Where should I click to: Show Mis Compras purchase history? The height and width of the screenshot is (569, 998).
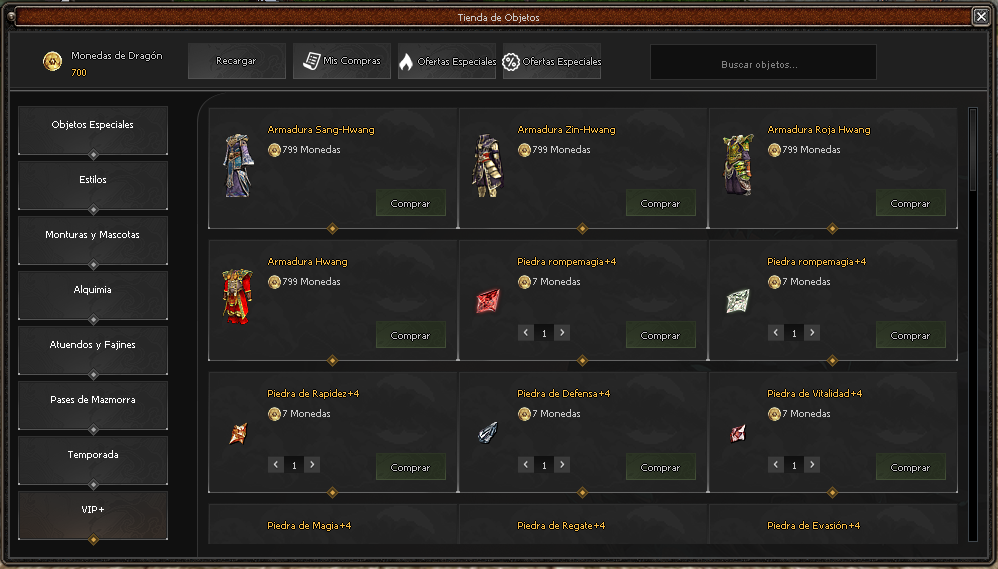[342, 61]
